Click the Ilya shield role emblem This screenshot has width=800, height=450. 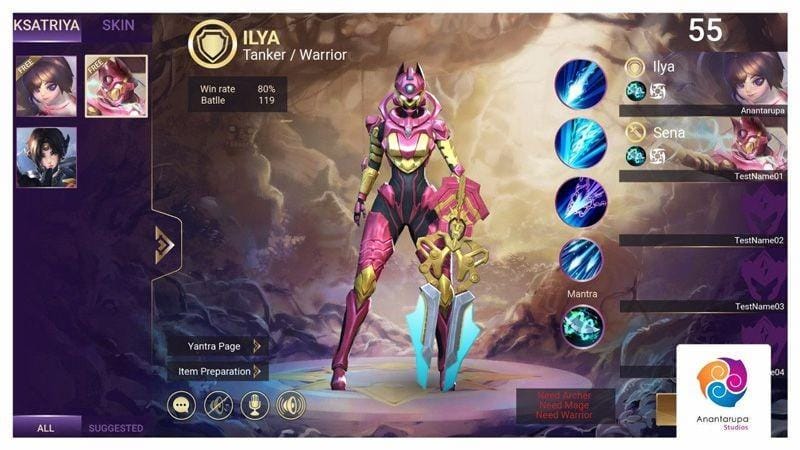[x=213, y=45]
